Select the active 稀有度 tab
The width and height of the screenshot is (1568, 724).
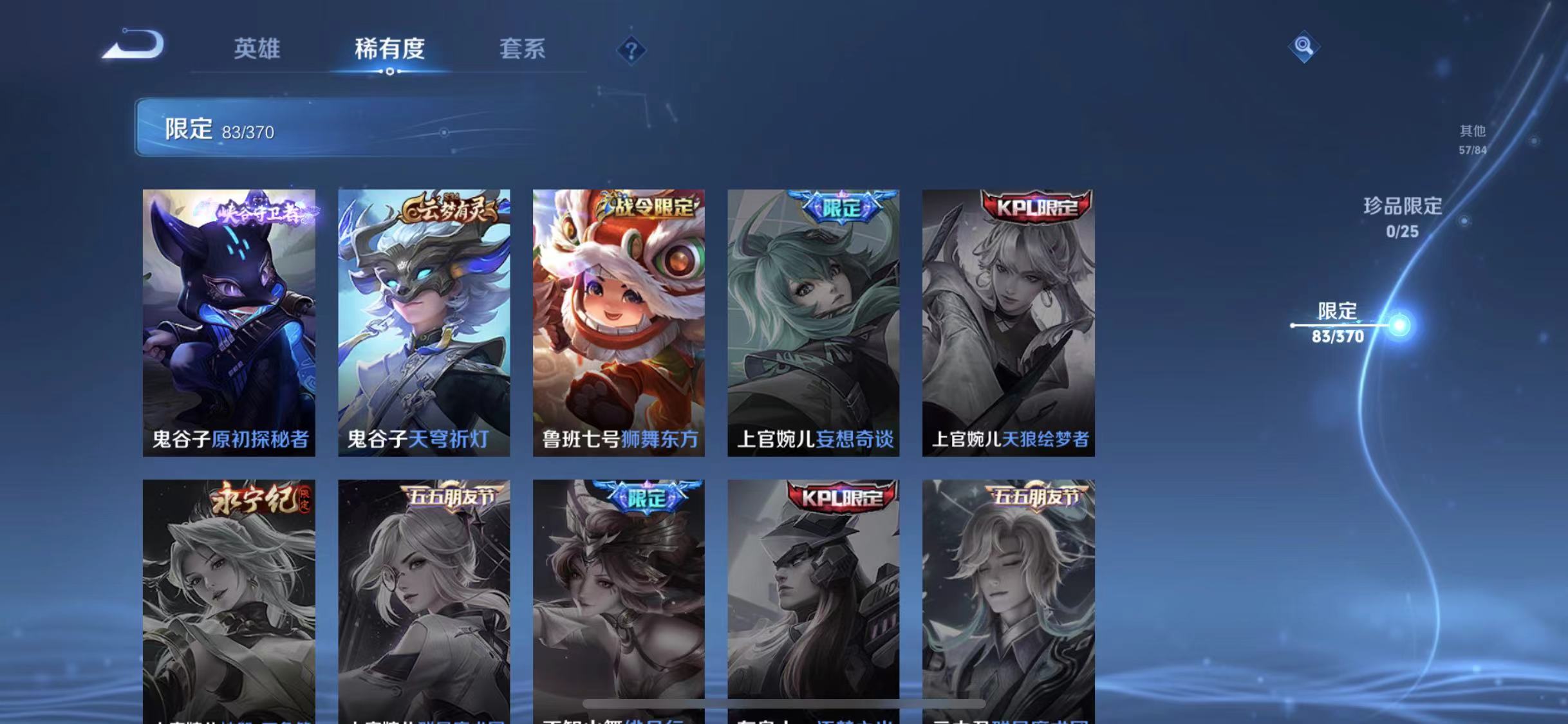391,50
